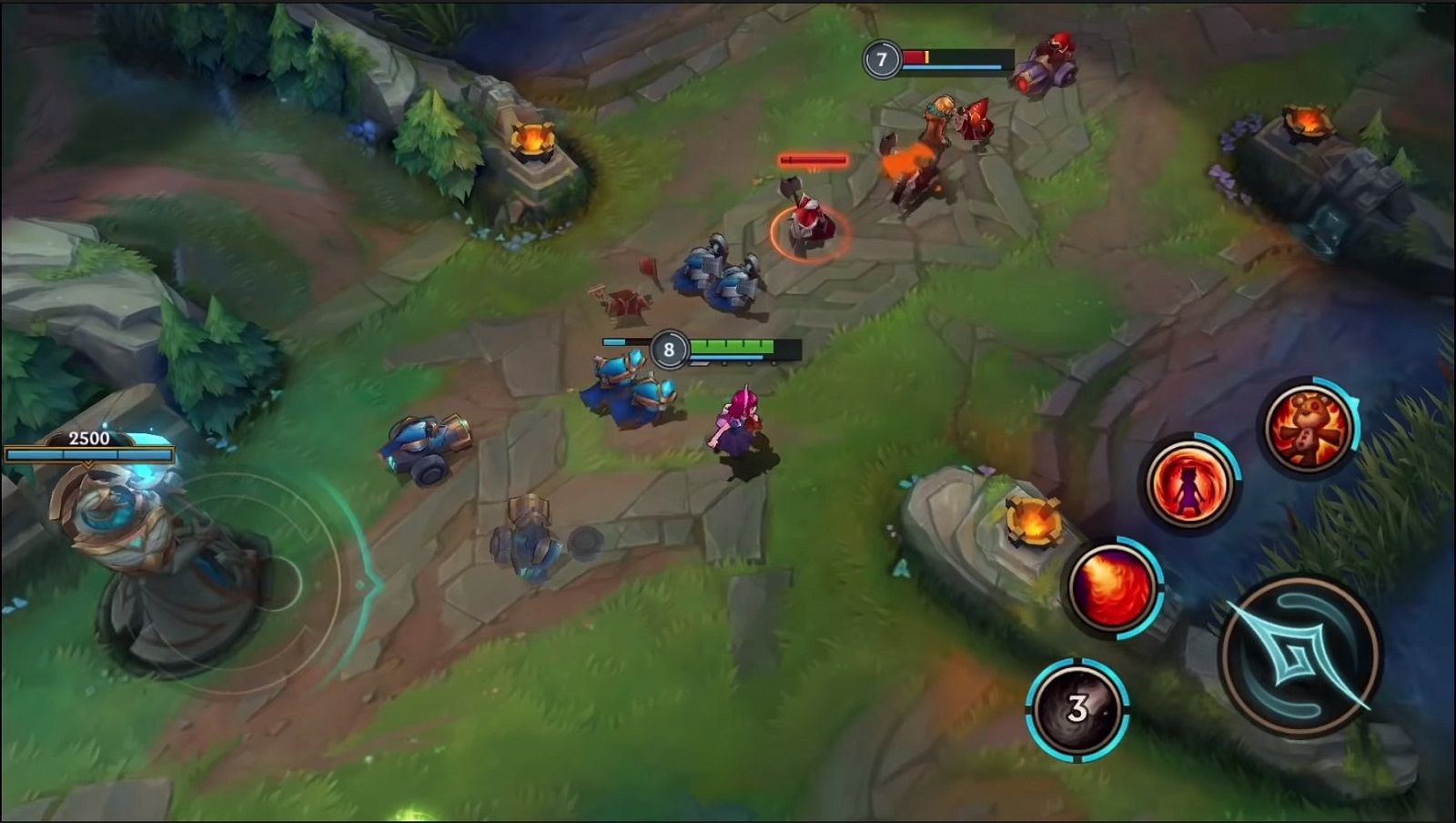Tap the enemy cannon minion at the top right

tap(1046, 66)
